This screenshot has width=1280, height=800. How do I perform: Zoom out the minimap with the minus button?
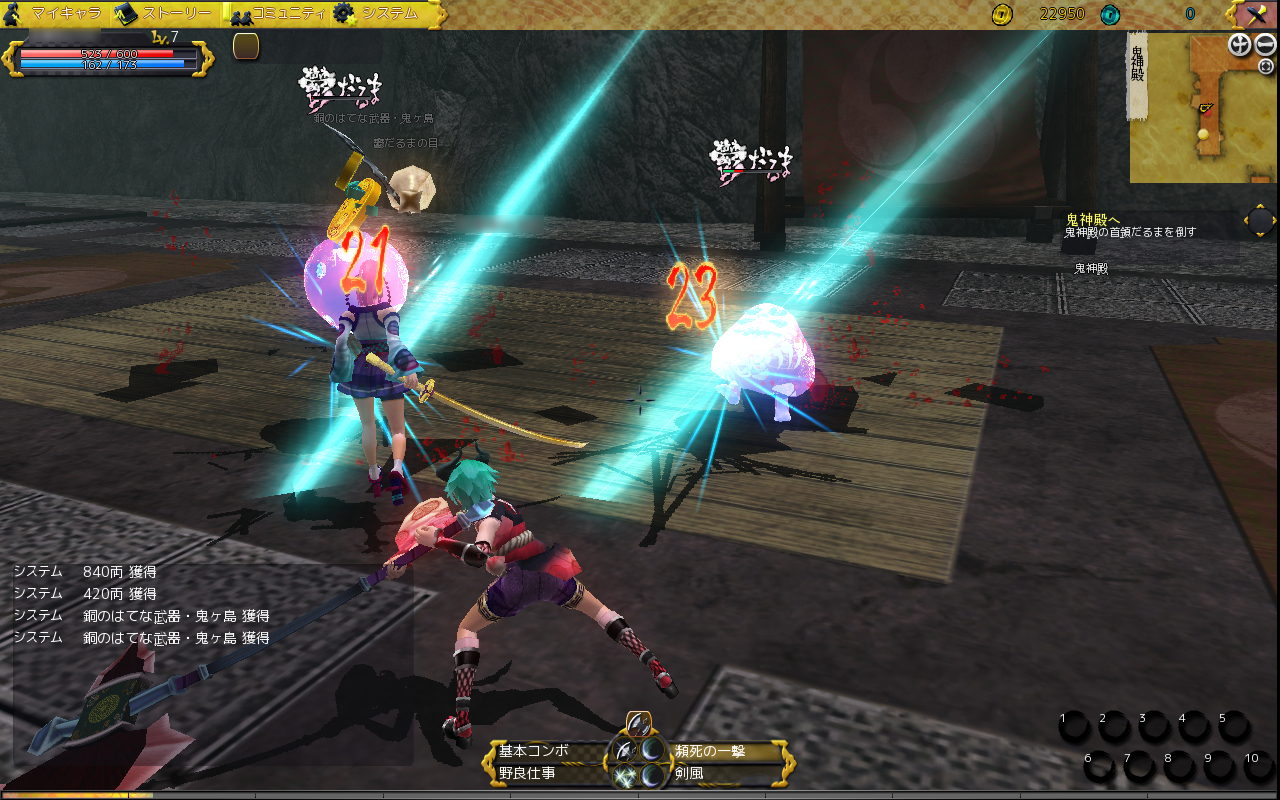point(1265,45)
